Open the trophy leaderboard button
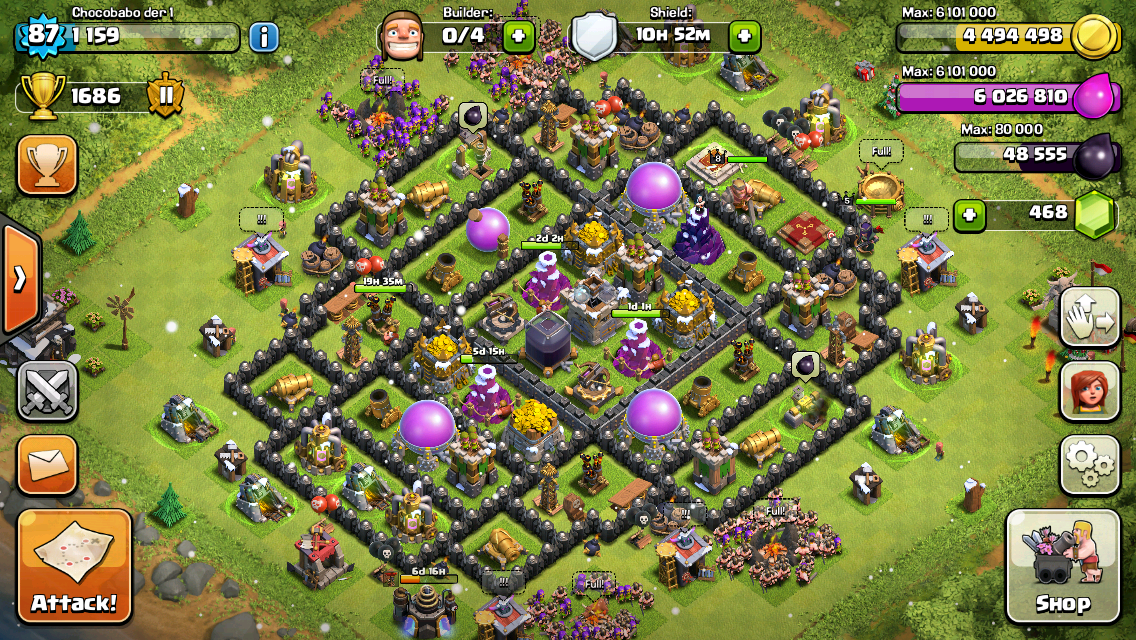Viewport: 1136px width, 640px height. tap(47, 165)
